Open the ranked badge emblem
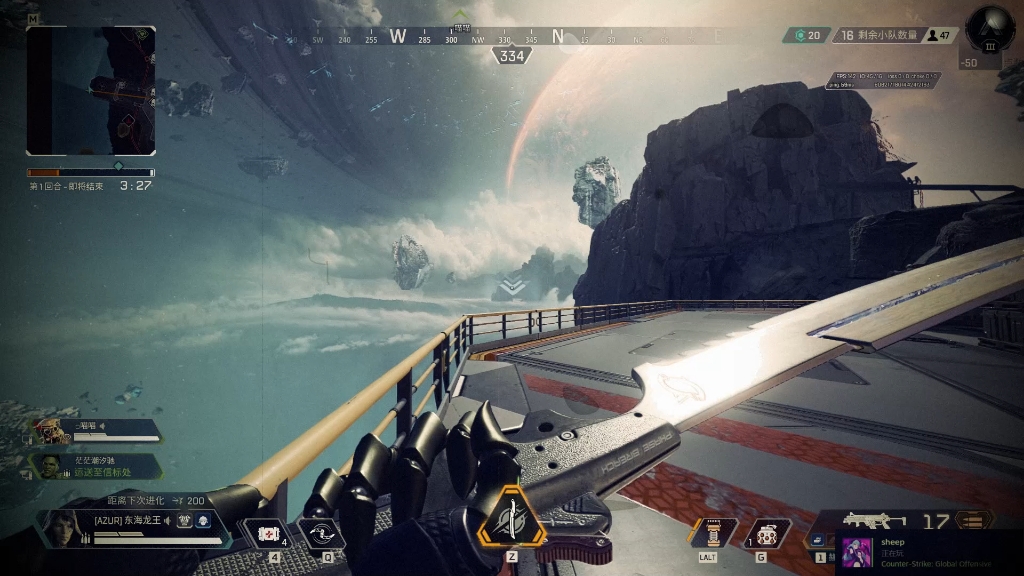This screenshot has height=576, width=1024. (989, 30)
